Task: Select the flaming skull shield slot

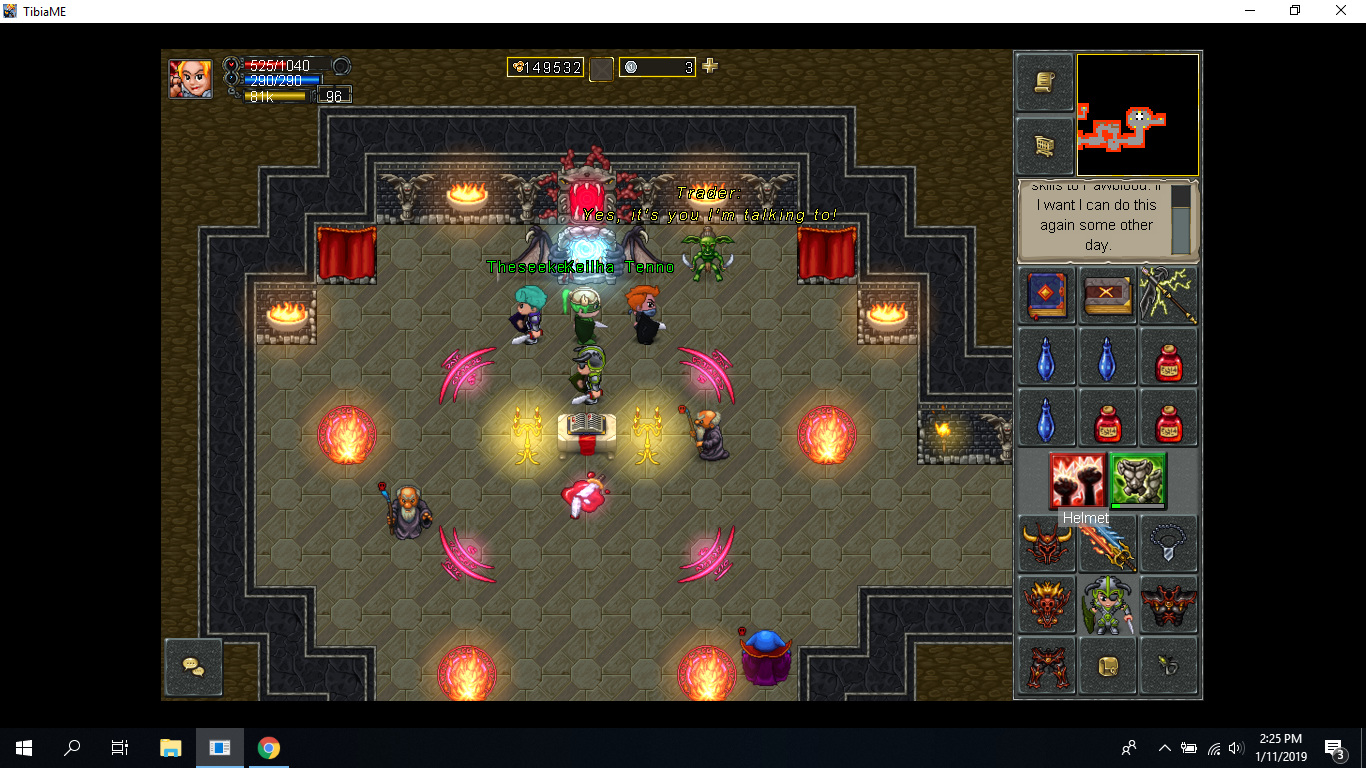Action: click(x=1047, y=605)
